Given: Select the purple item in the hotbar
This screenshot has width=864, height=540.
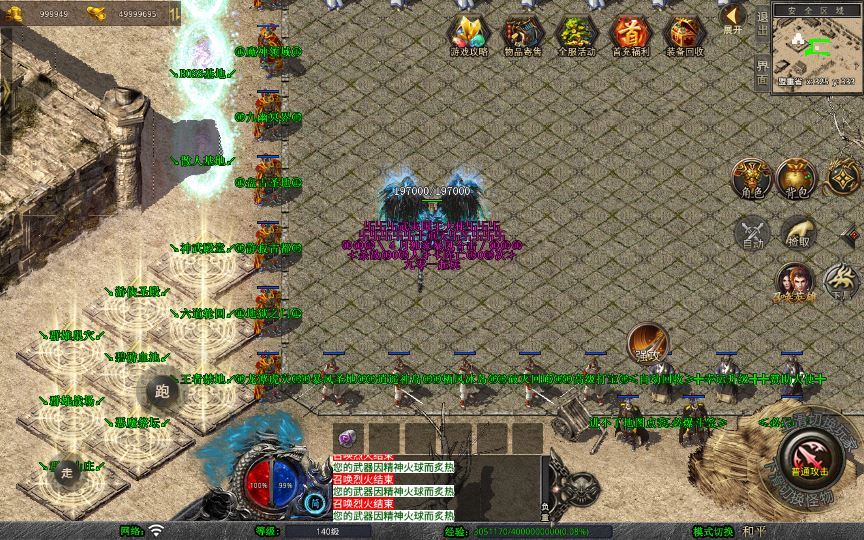Looking at the screenshot, I should 349,437.
